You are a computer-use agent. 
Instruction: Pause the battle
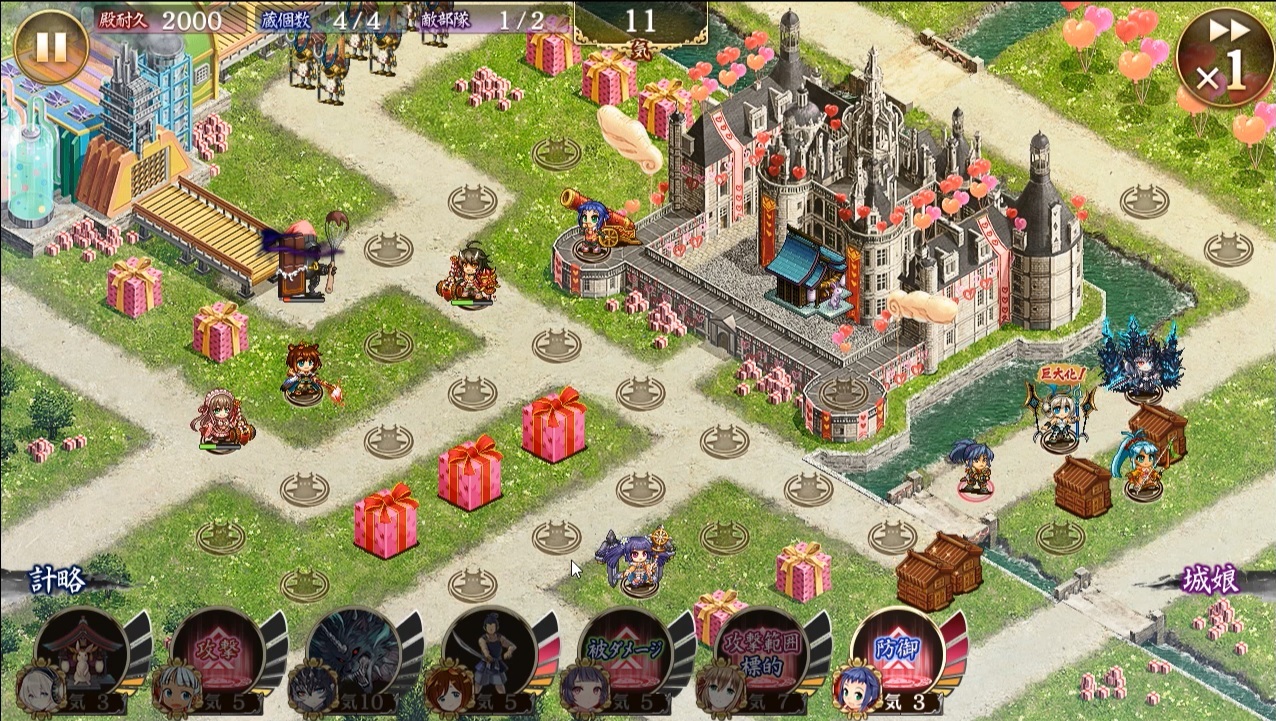[x=50, y=47]
